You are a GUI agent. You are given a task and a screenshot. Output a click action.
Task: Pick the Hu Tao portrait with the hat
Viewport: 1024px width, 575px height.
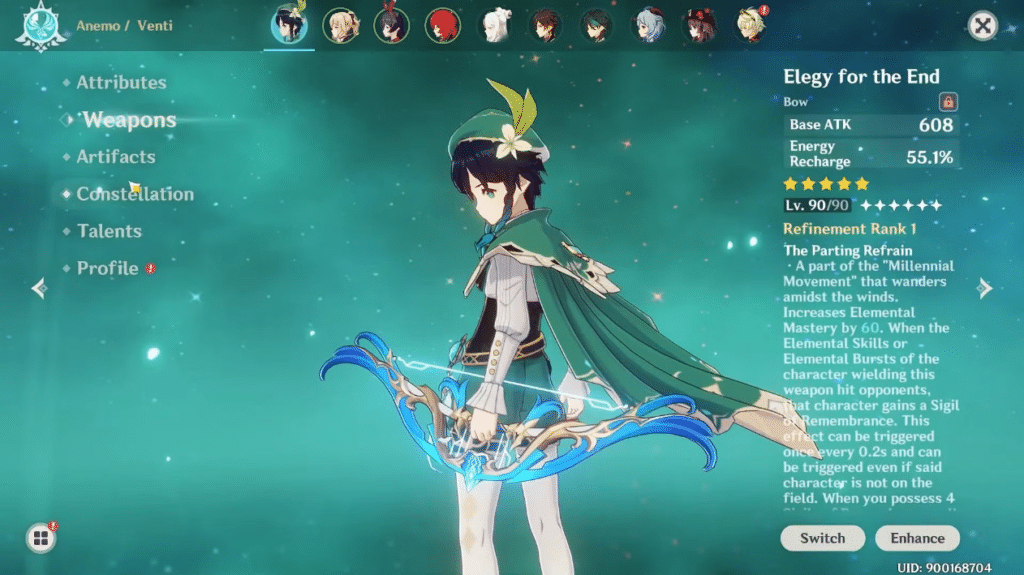pos(699,26)
